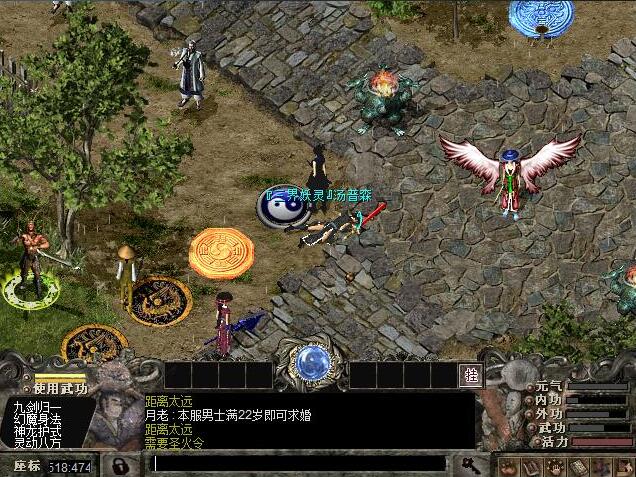Select the 九剑归一 skill
This screenshot has width=636, height=477.
pos(37,407)
